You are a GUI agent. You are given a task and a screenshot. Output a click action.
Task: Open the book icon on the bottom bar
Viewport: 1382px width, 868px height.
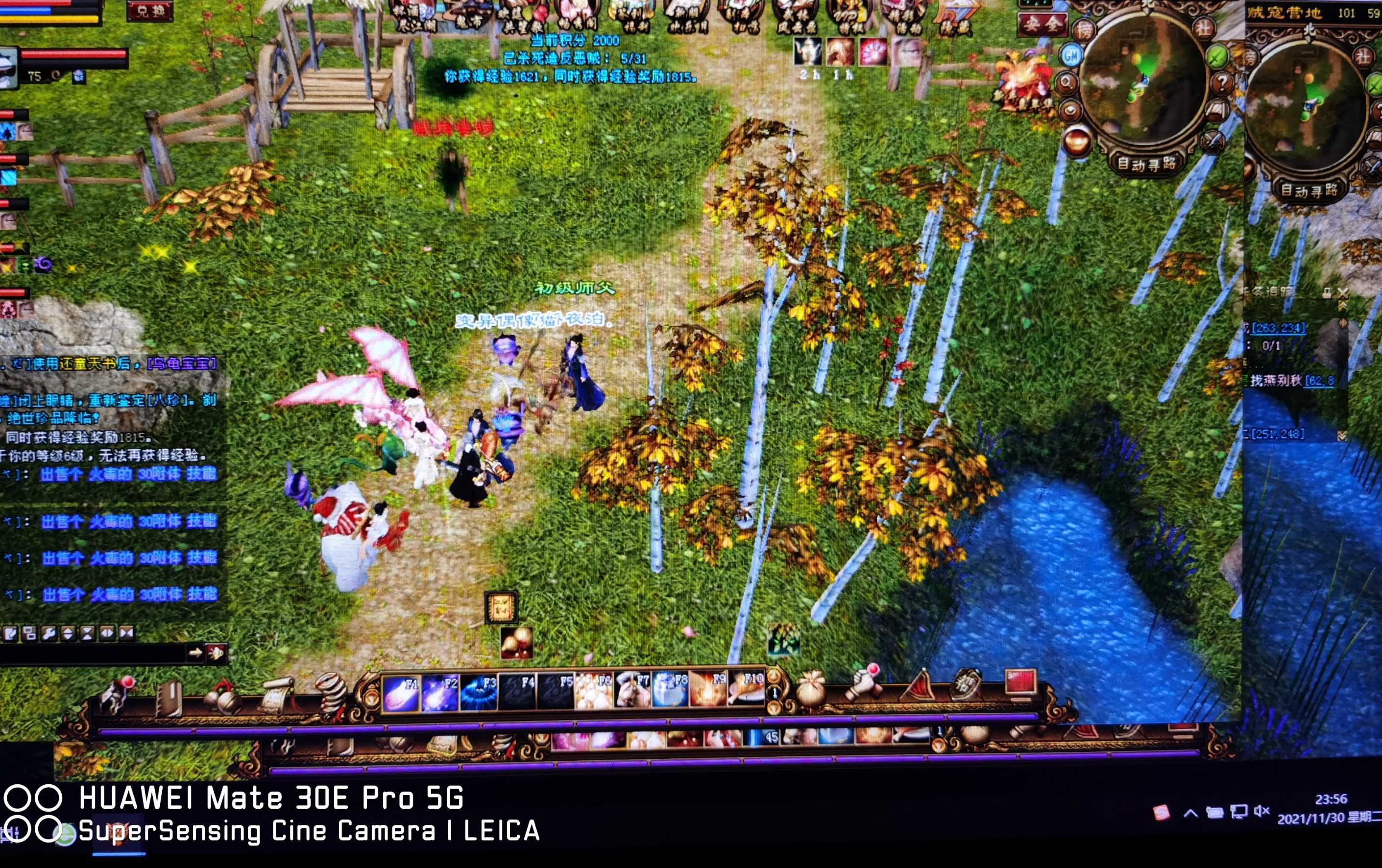[x=170, y=698]
